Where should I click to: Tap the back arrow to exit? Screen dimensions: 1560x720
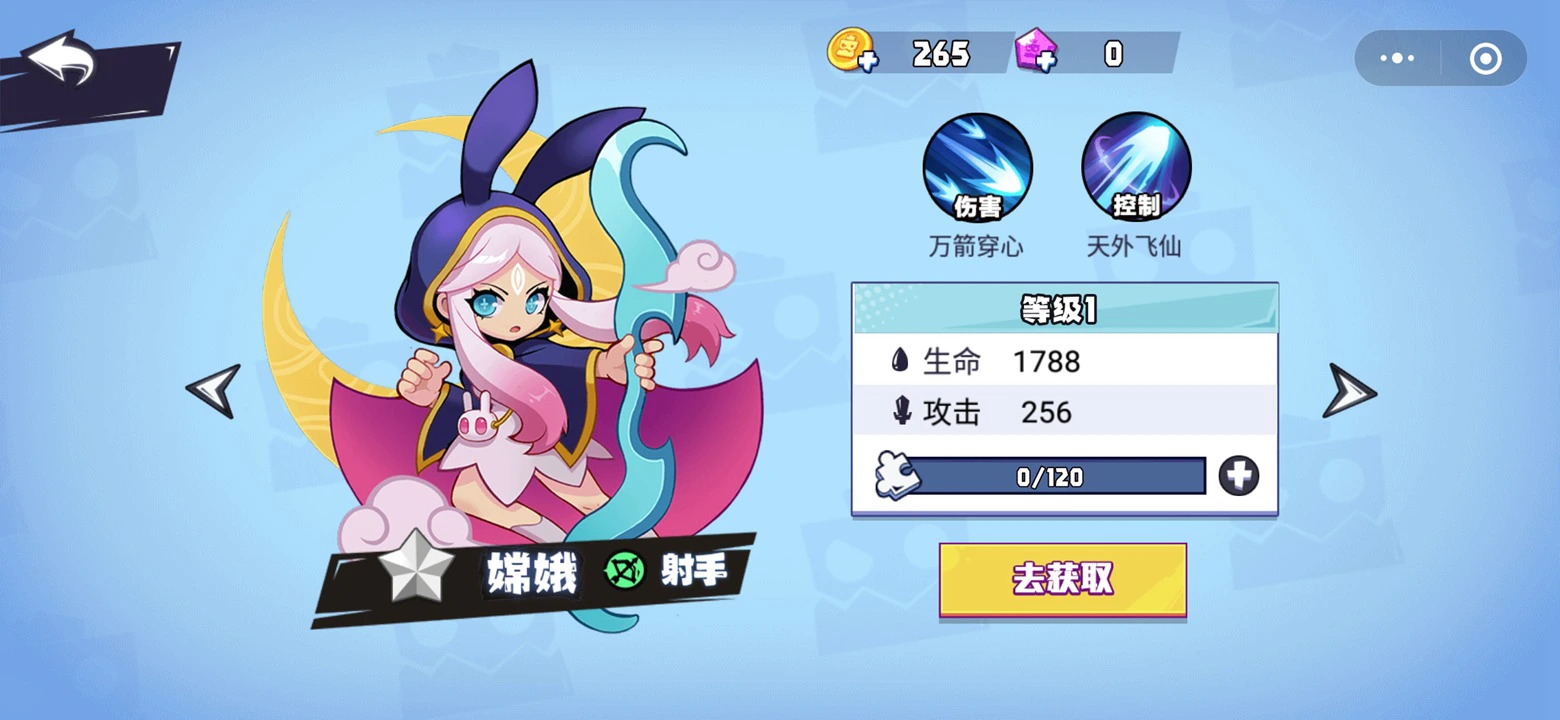coord(60,55)
